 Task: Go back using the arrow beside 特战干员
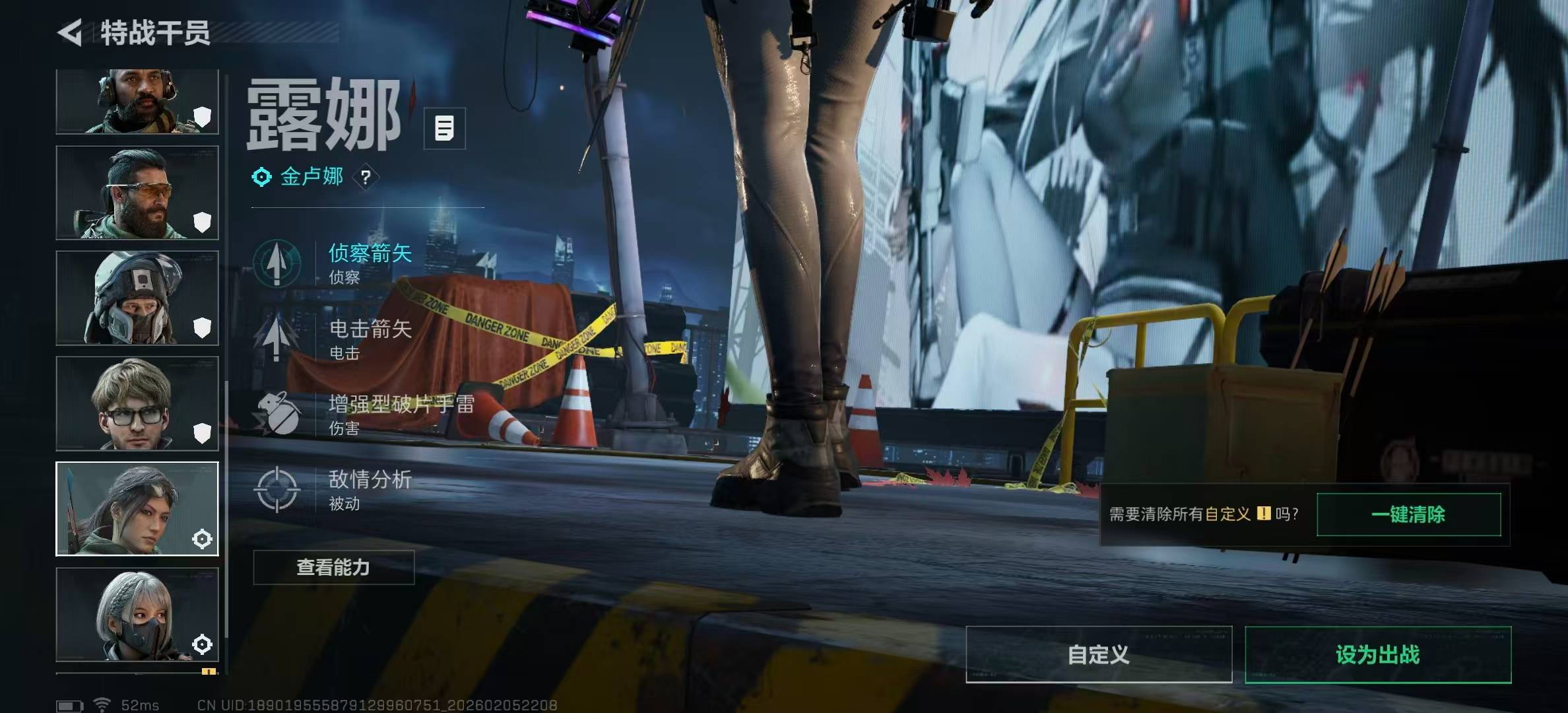click(x=70, y=33)
